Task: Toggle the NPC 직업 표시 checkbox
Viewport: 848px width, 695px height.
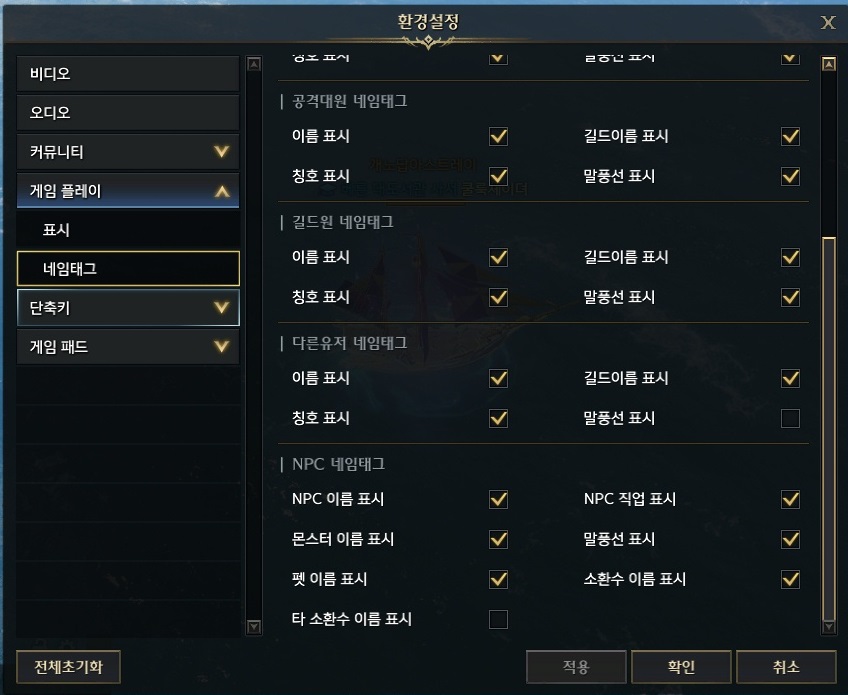Action: click(x=791, y=499)
